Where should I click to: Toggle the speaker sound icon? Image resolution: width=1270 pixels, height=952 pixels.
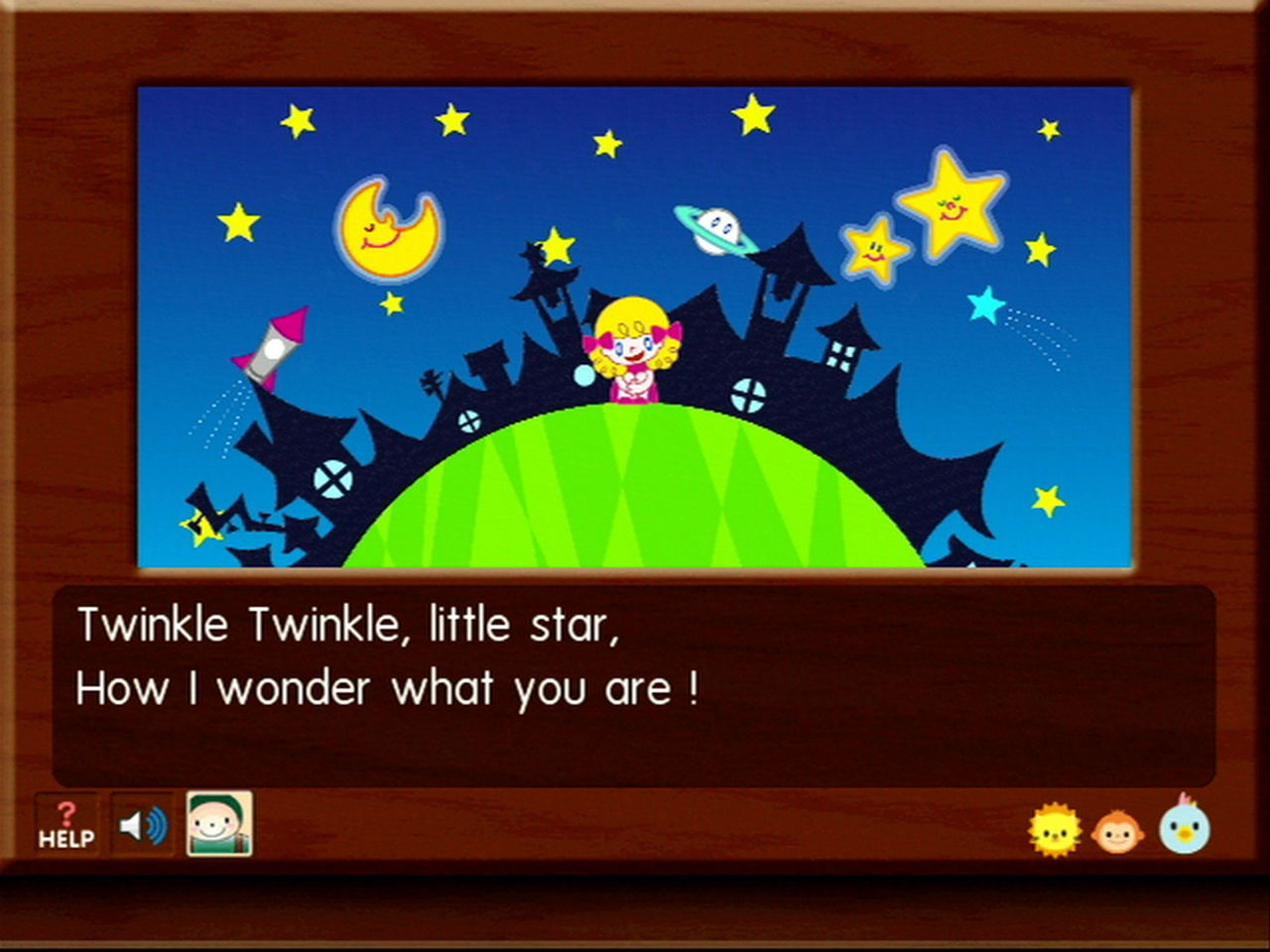pos(142,825)
